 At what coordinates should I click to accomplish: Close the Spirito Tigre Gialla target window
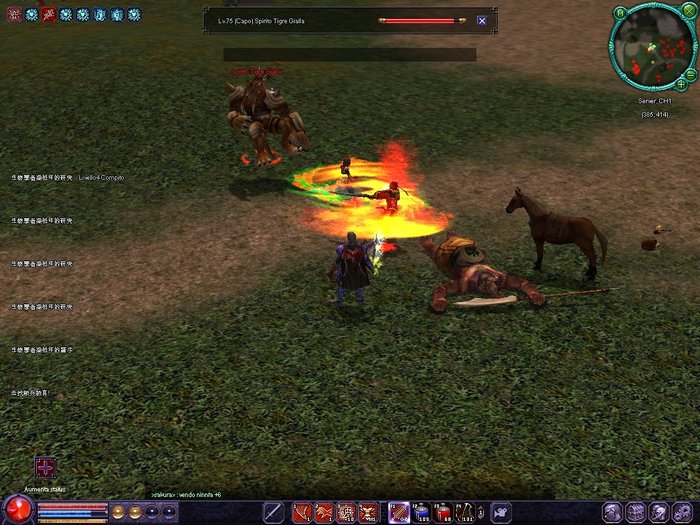click(x=482, y=20)
